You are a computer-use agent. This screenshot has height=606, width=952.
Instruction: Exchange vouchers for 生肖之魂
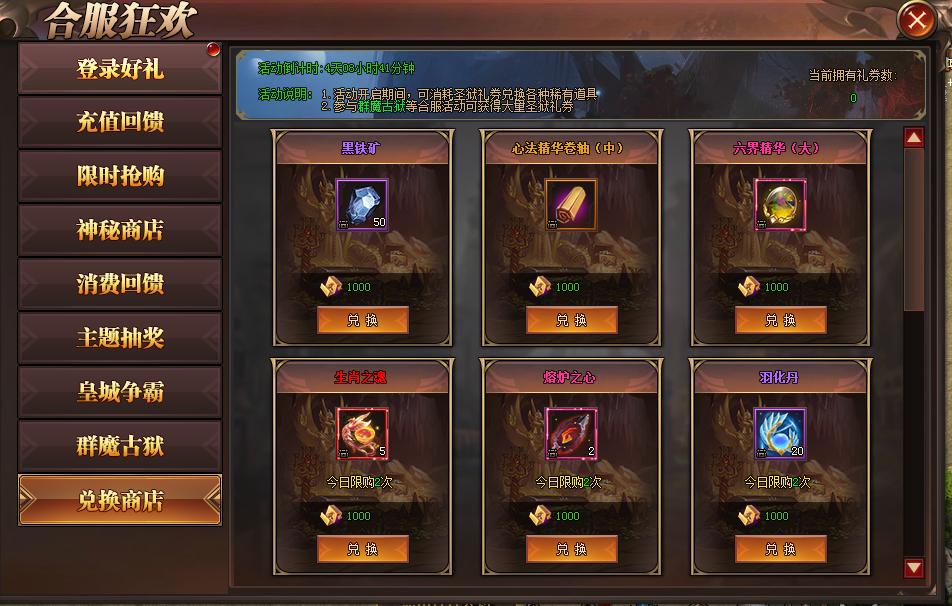[x=362, y=549]
